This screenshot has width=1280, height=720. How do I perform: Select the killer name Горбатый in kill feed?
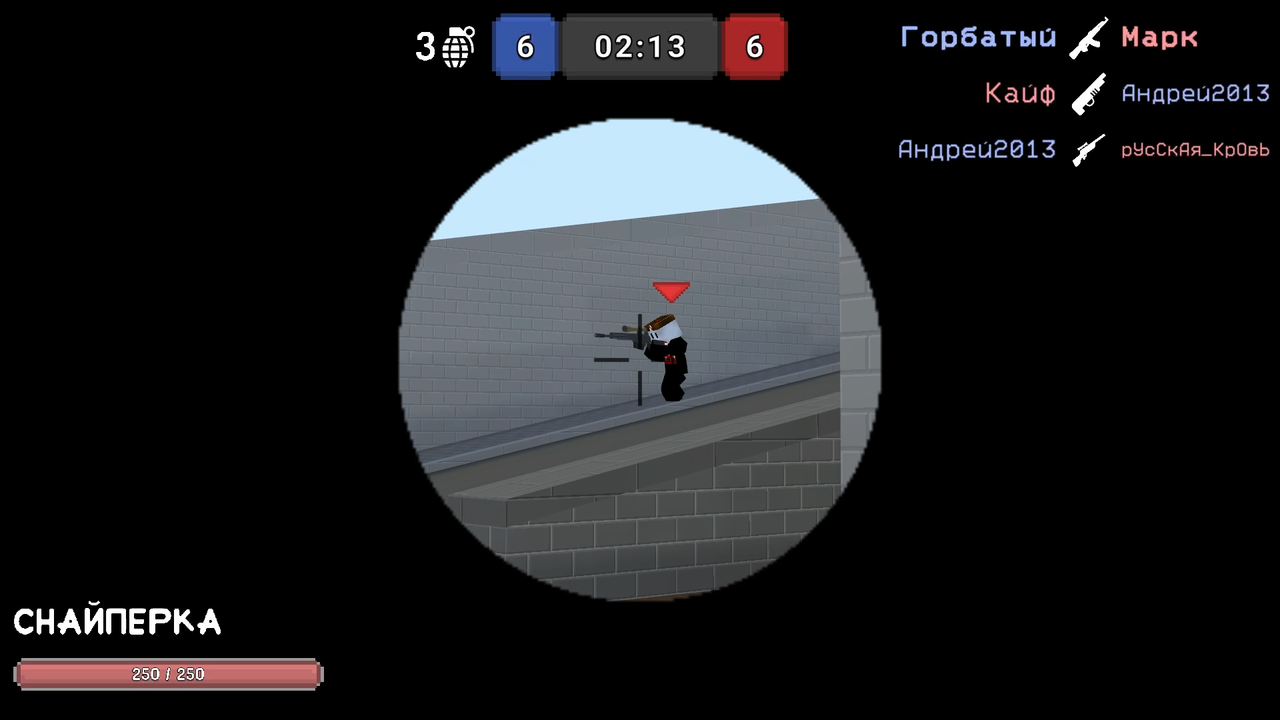[978, 37]
